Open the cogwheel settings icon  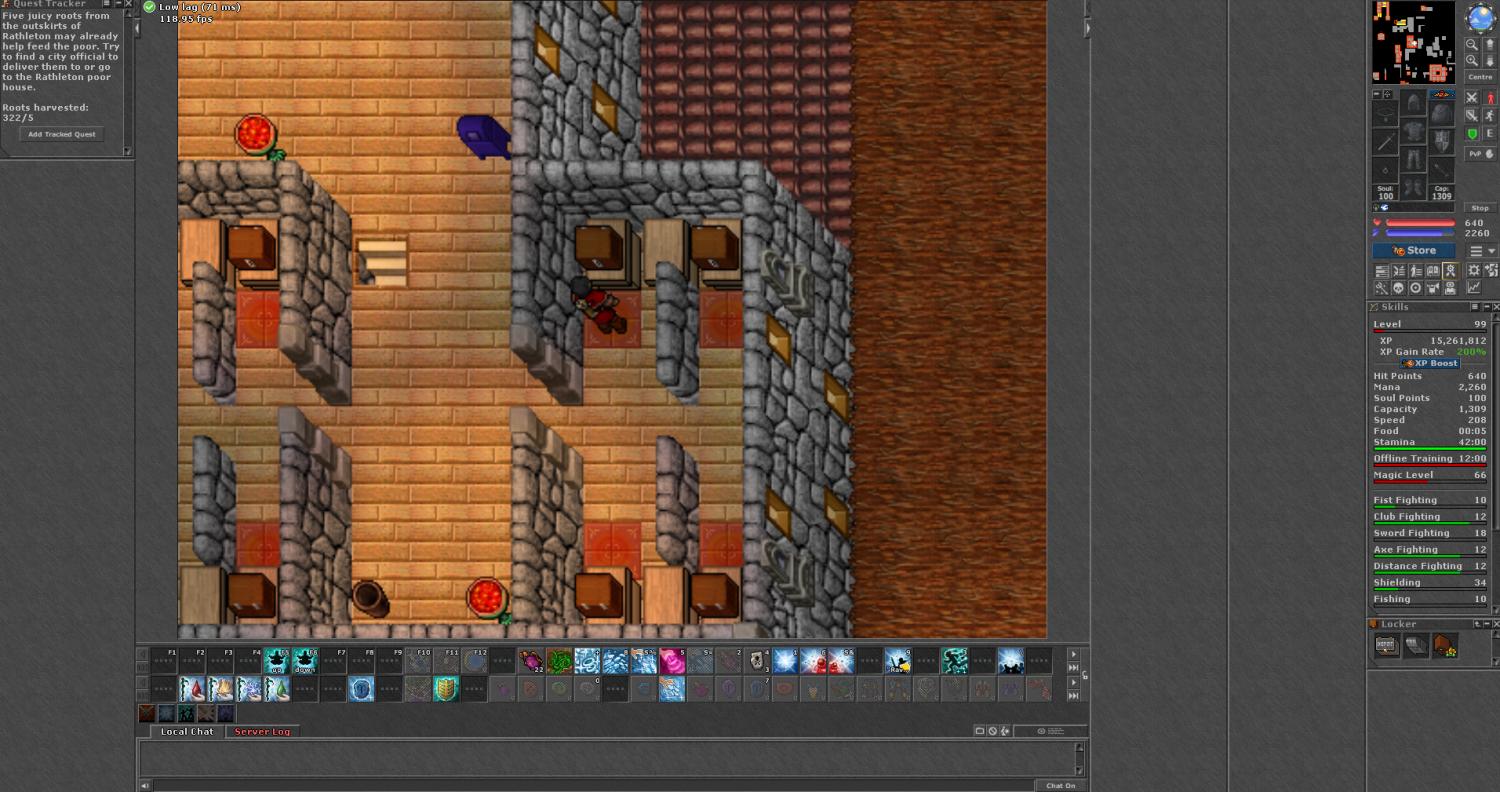pos(1473,271)
